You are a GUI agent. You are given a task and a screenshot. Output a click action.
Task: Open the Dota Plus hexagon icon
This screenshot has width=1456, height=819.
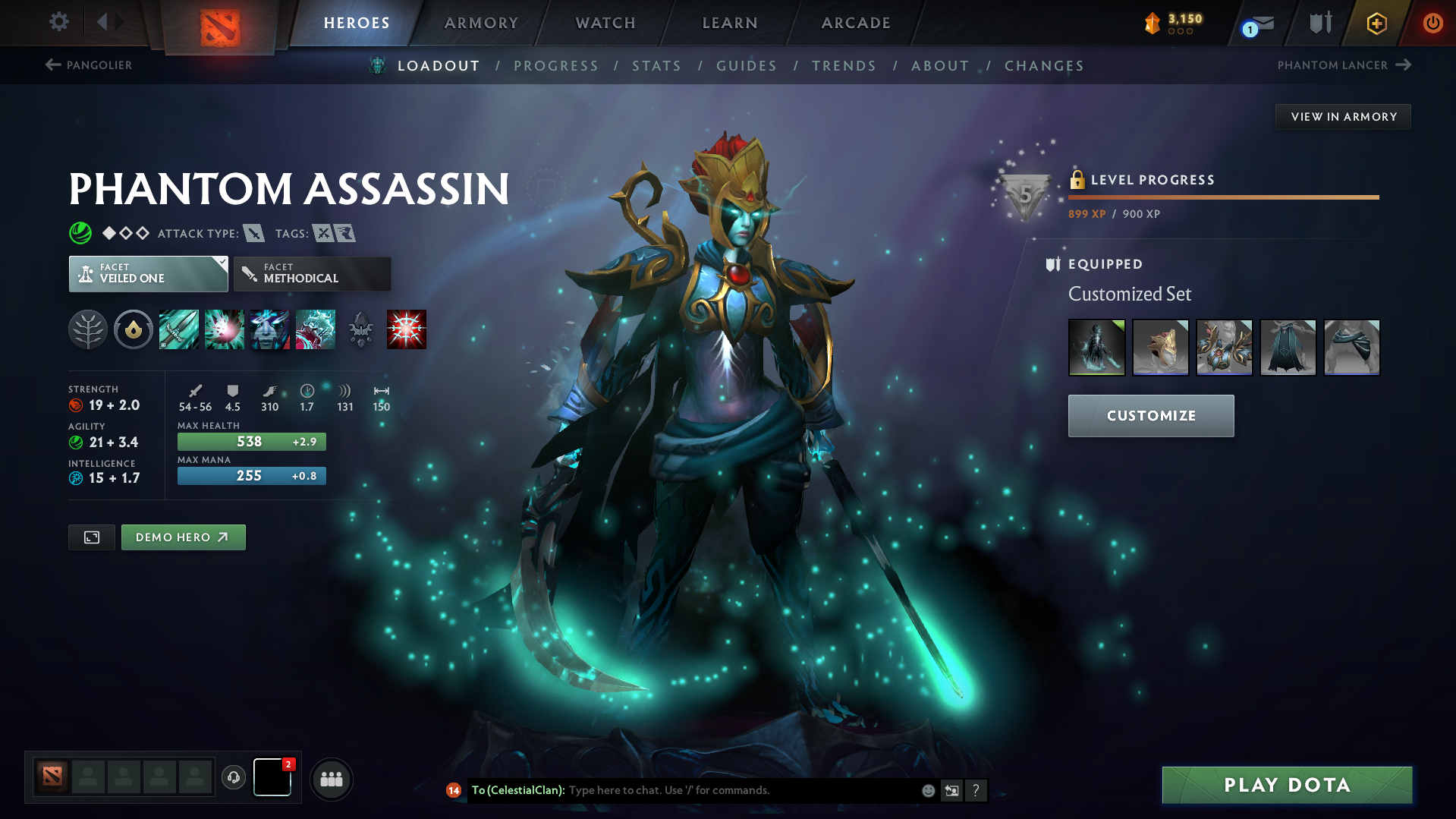1376,23
